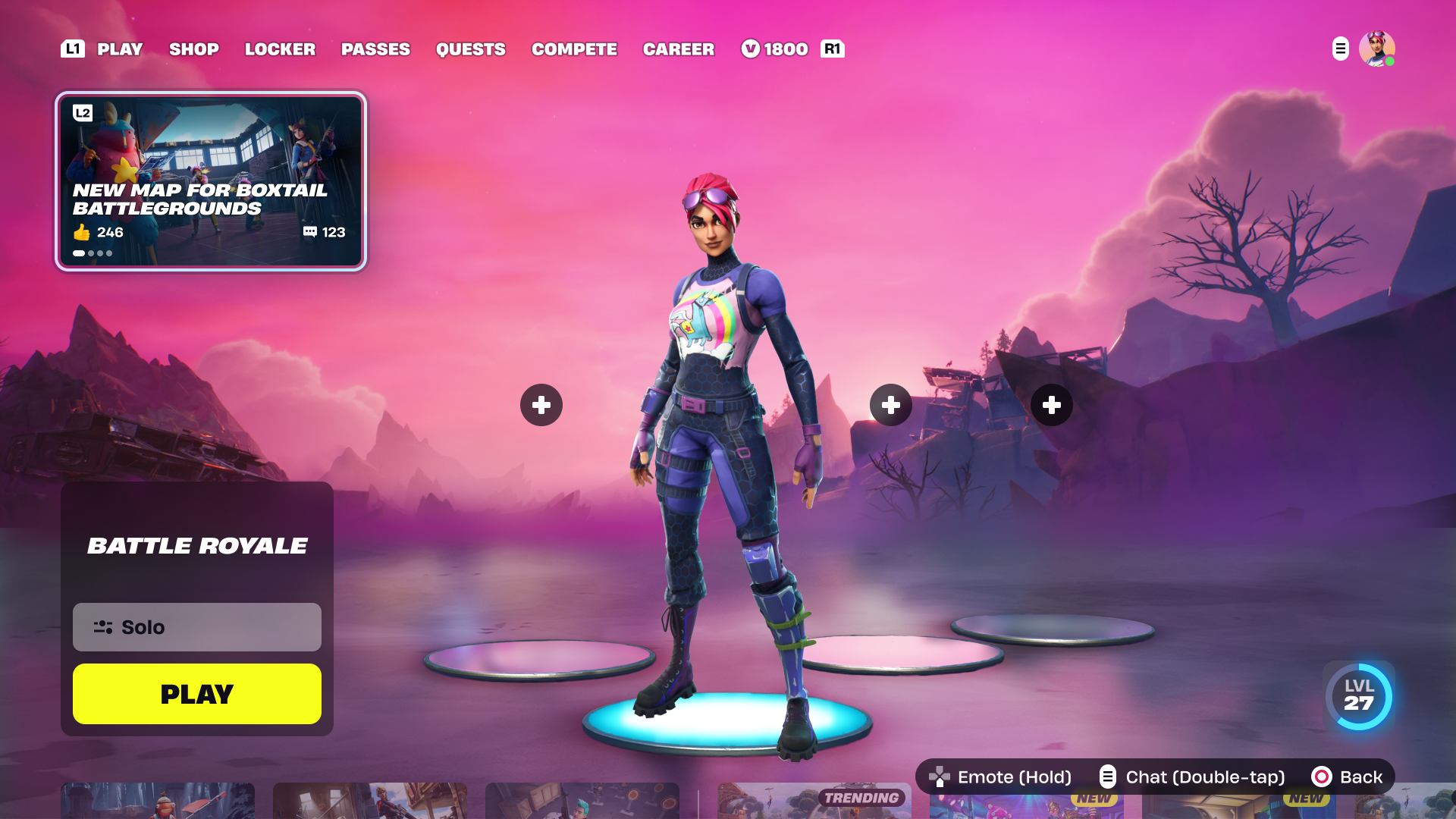Open the Compete tab
Screen dimensions: 1456x819
[574, 49]
